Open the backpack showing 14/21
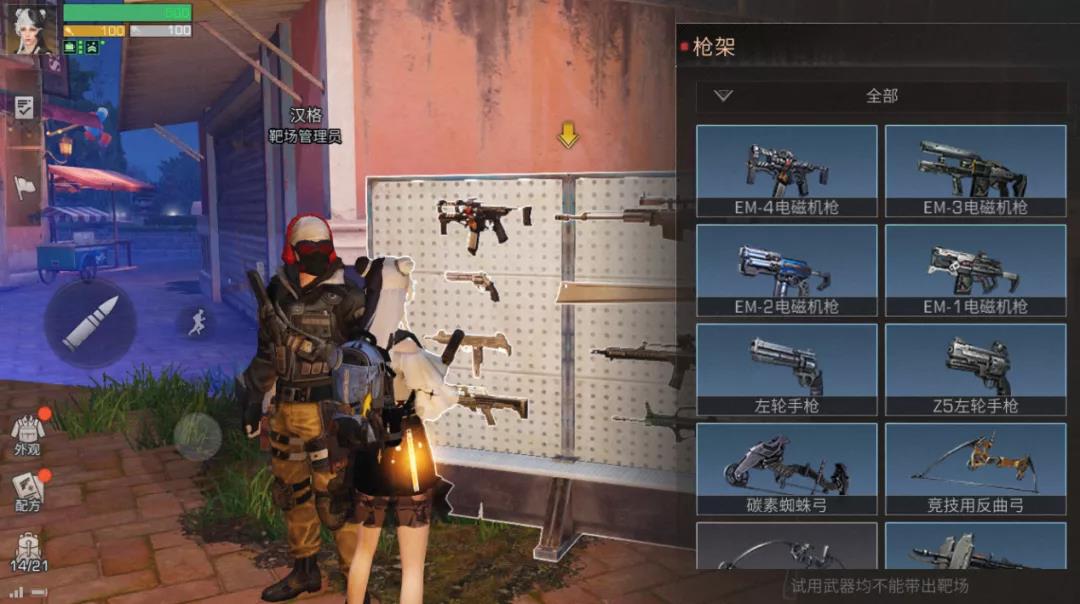This screenshot has height=604, width=1080. 27,551
